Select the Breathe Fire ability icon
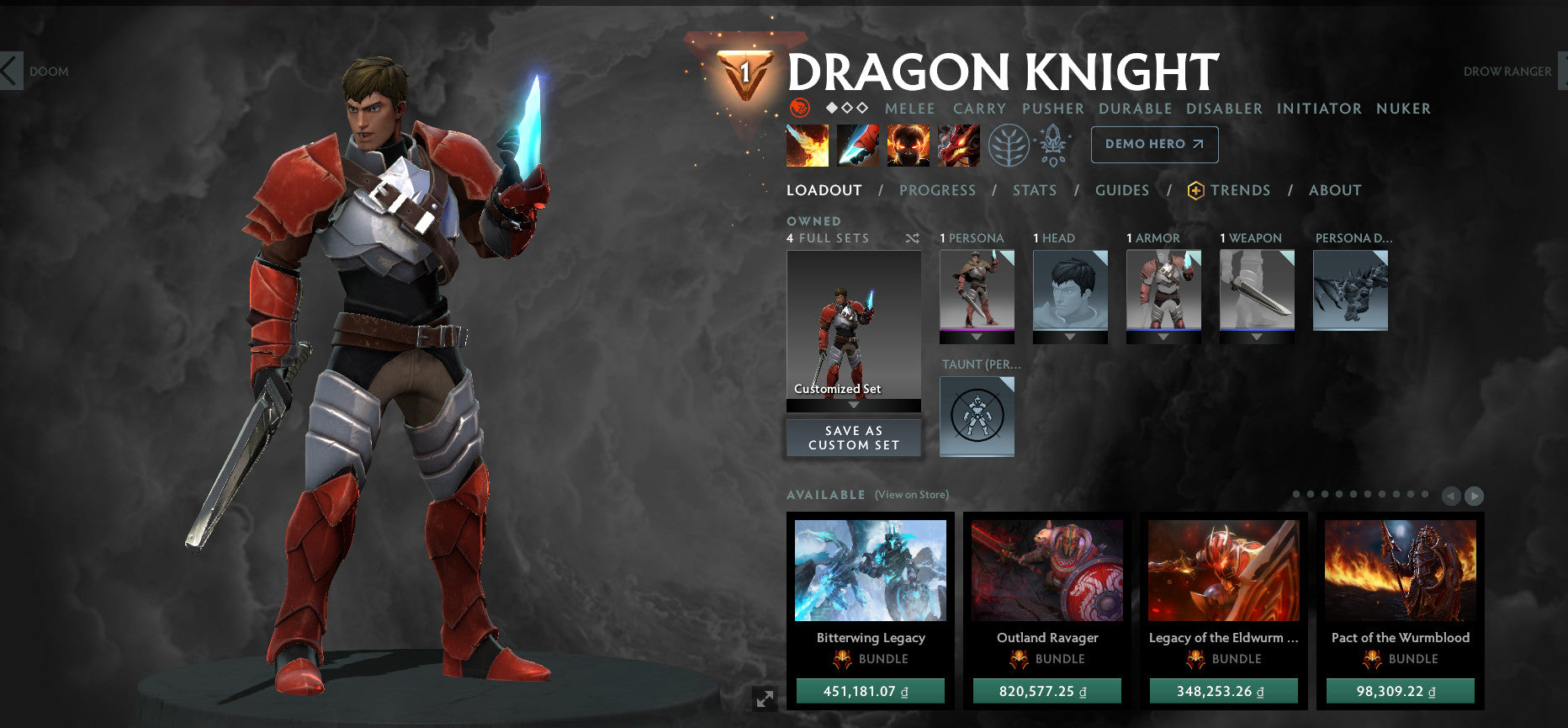 (808, 144)
